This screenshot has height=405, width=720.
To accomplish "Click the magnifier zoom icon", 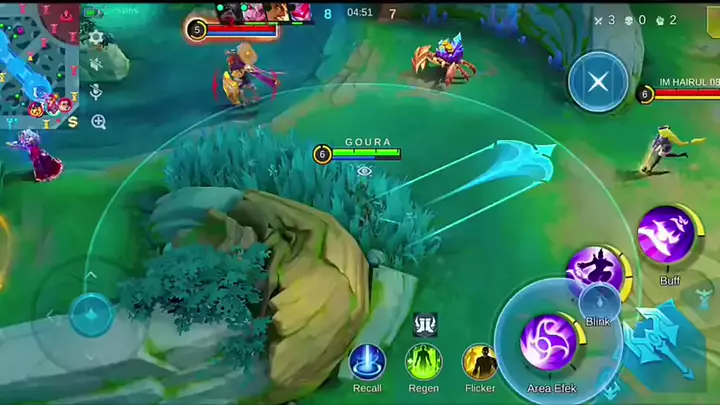I will (x=98, y=122).
